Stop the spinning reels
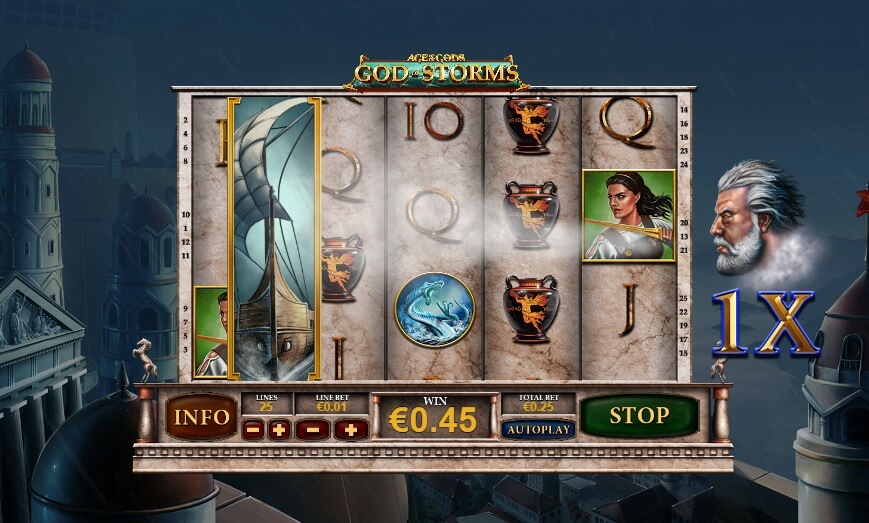Screen dimensions: 869x523 639,416
